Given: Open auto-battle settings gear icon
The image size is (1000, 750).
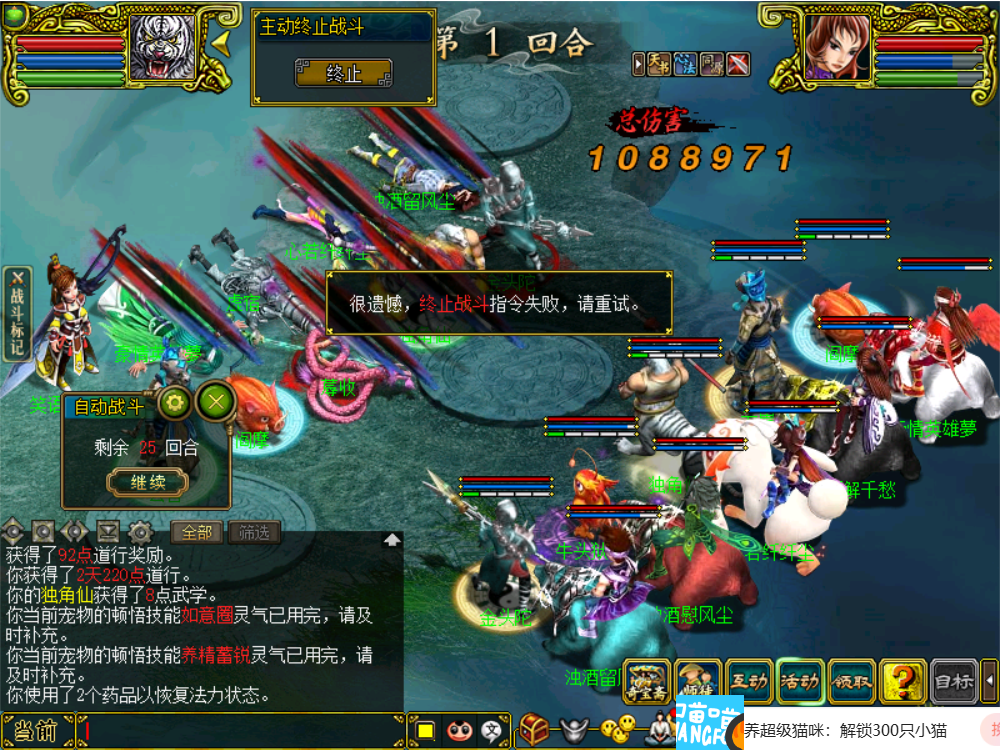Looking at the screenshot, I should click(176, 403).
